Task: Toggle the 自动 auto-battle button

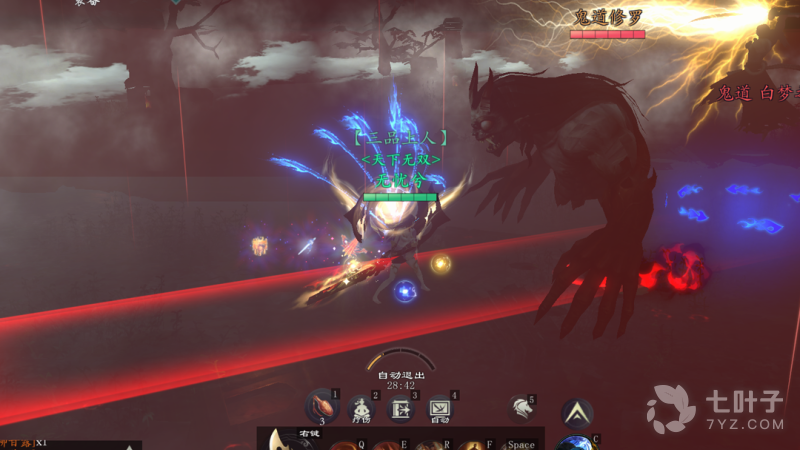Action: tap(440, 408)
